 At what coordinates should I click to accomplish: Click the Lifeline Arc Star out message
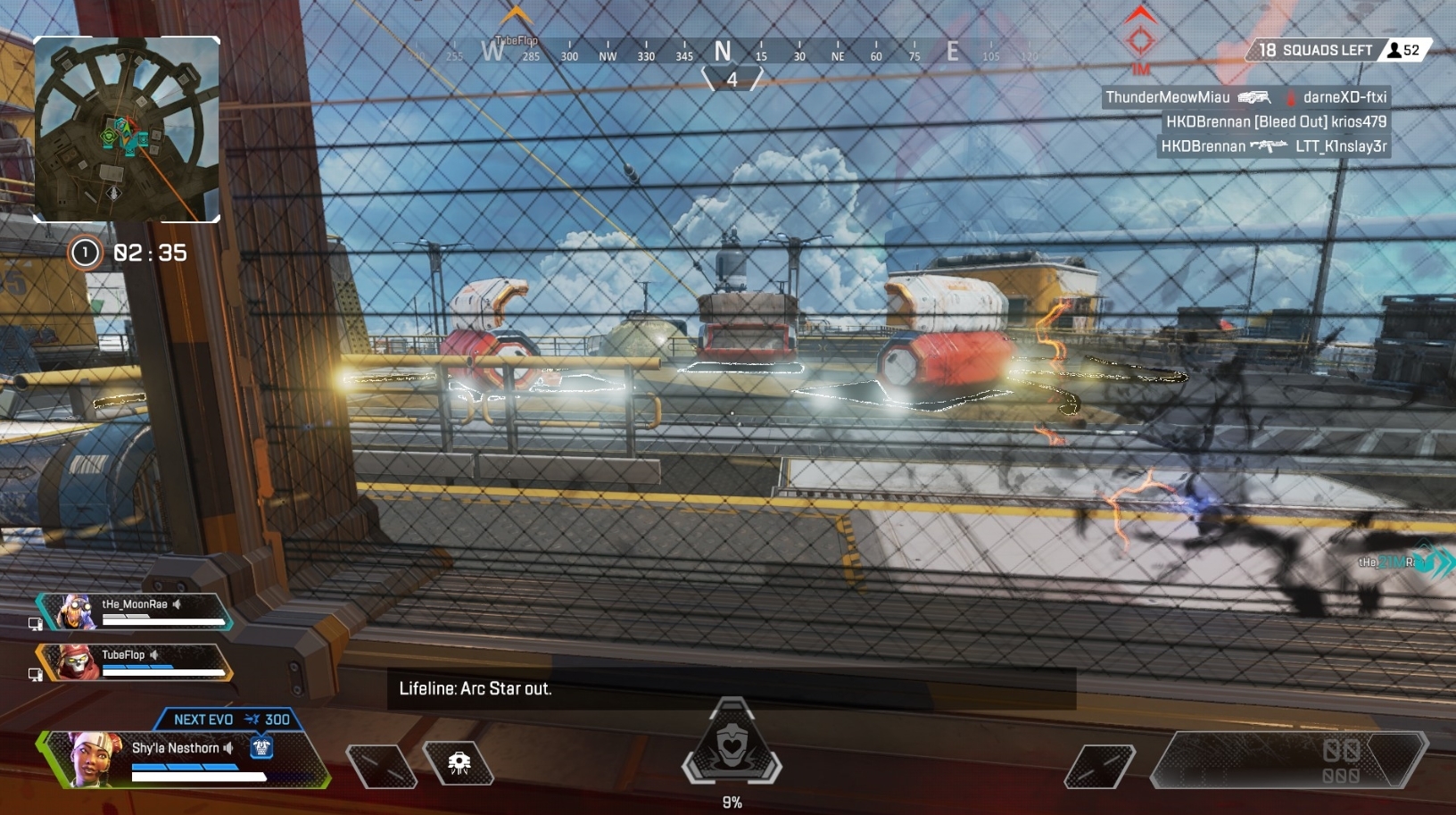coord(474,689)
